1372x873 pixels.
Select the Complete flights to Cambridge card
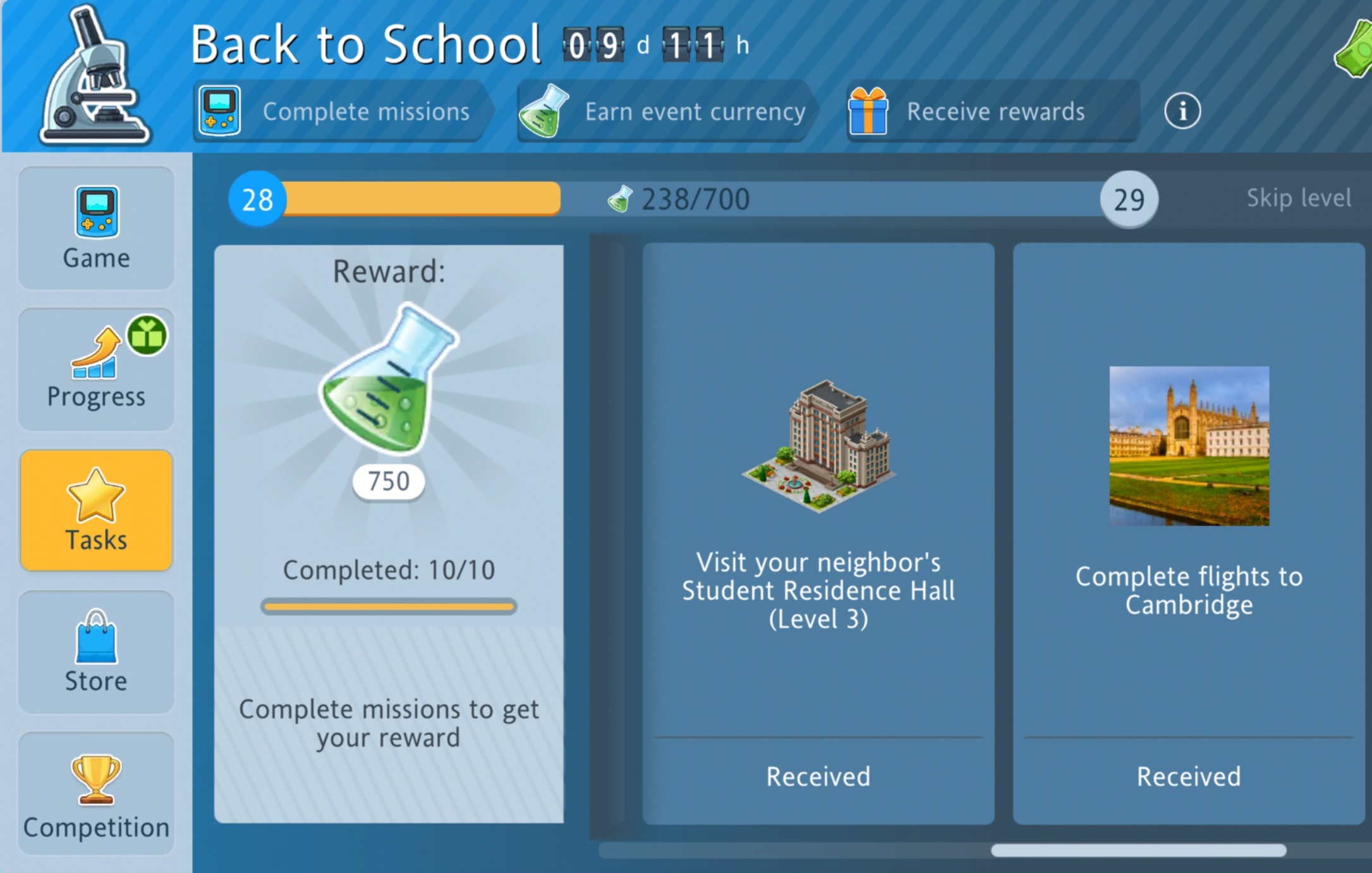click(1188, 533)
